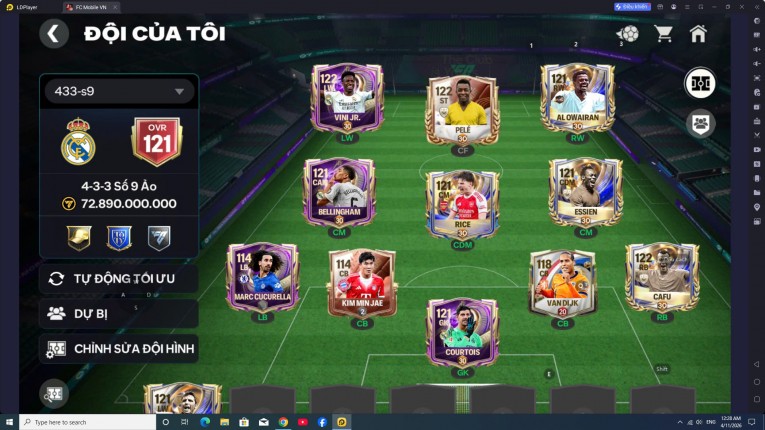Open the shopping cart store
765x430 pixels.
pyautogui.click(x=663, y=33)
